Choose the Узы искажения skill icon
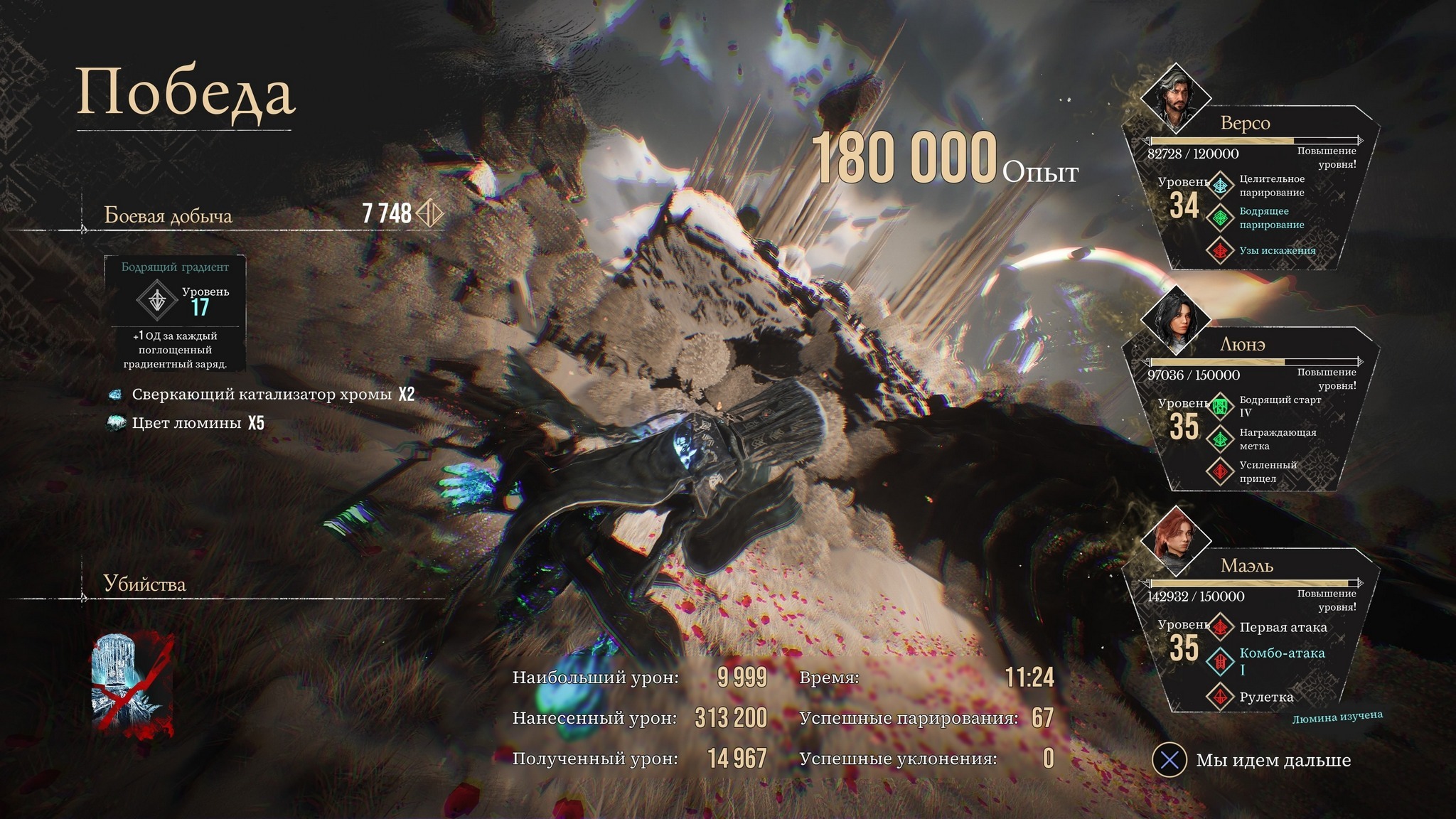 [x=1221, y=250]
